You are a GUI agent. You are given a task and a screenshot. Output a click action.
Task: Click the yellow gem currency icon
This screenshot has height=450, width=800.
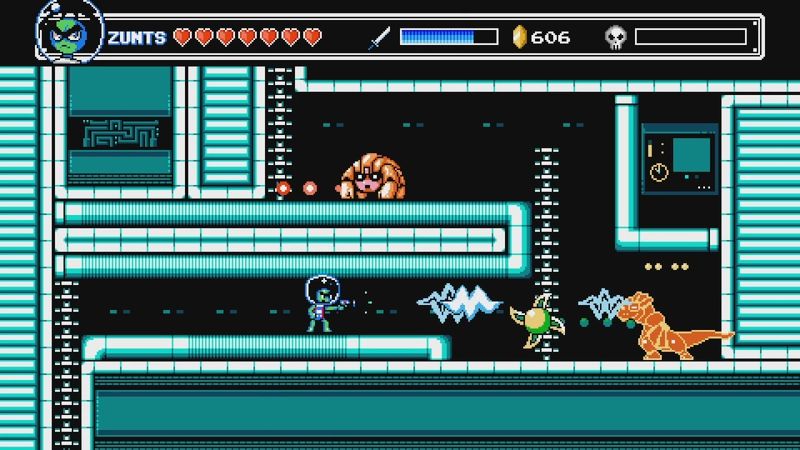click(x=519, y=37)
